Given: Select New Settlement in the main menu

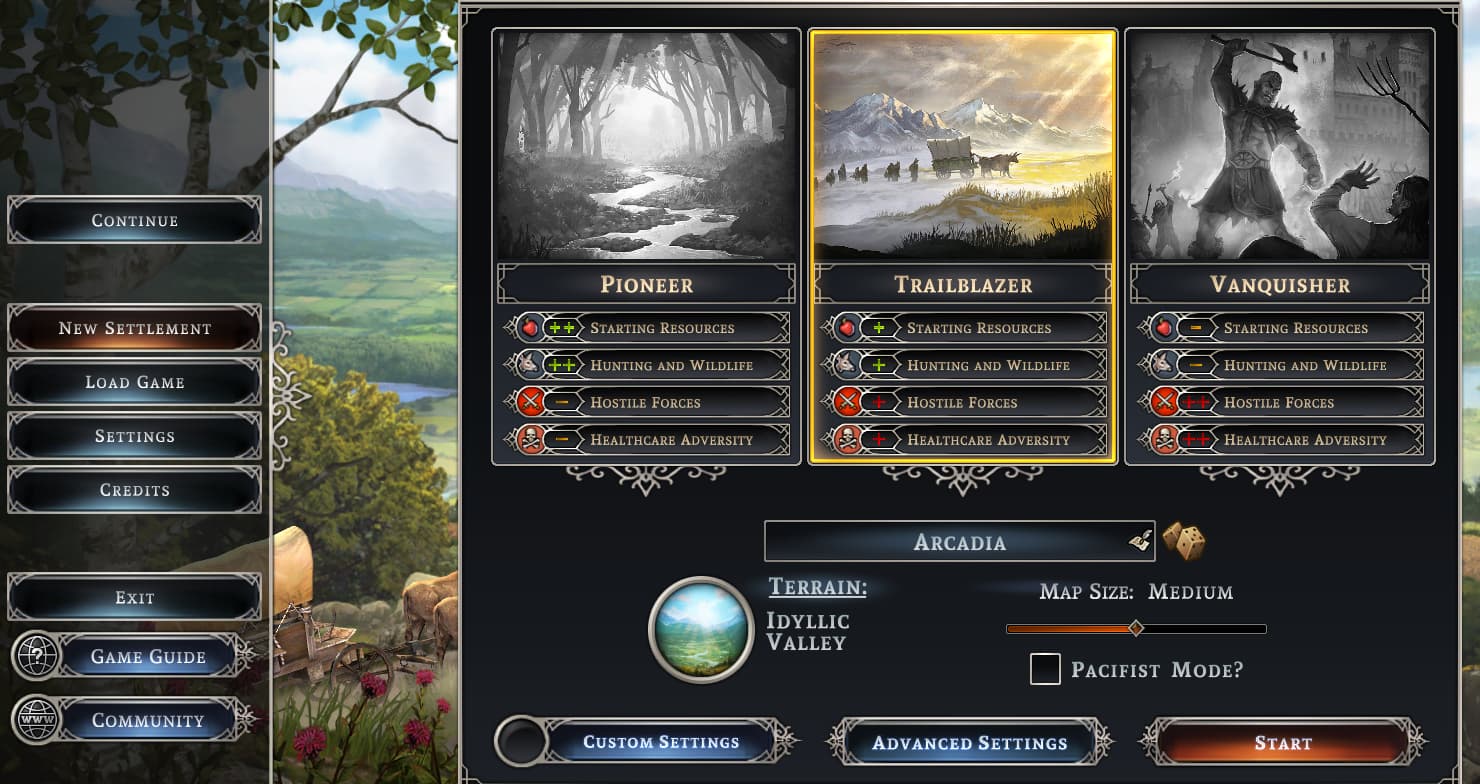Looking at the screenshot, I should point(134,328).
